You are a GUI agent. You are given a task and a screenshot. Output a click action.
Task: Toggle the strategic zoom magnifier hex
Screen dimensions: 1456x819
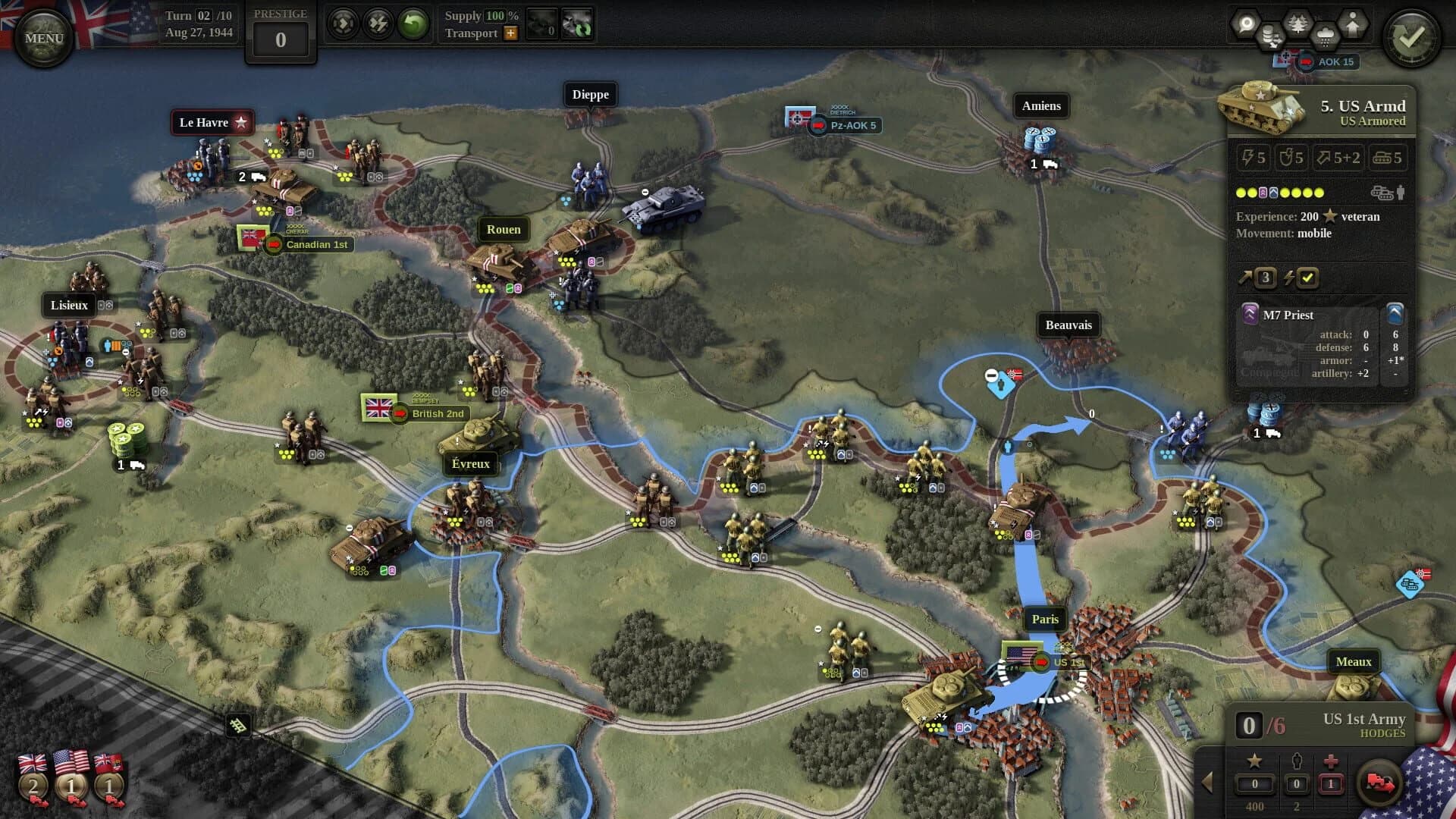[x=1247, y=22]
